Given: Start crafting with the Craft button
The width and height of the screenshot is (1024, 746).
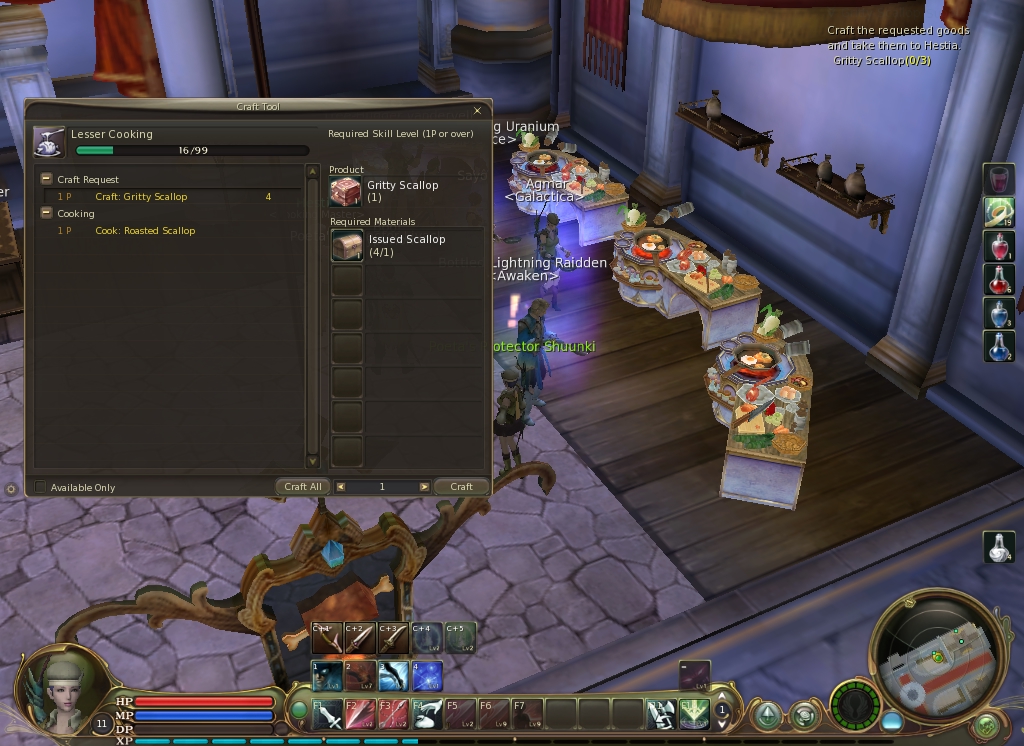Looking at the screenshot, I should click(461, 487).
